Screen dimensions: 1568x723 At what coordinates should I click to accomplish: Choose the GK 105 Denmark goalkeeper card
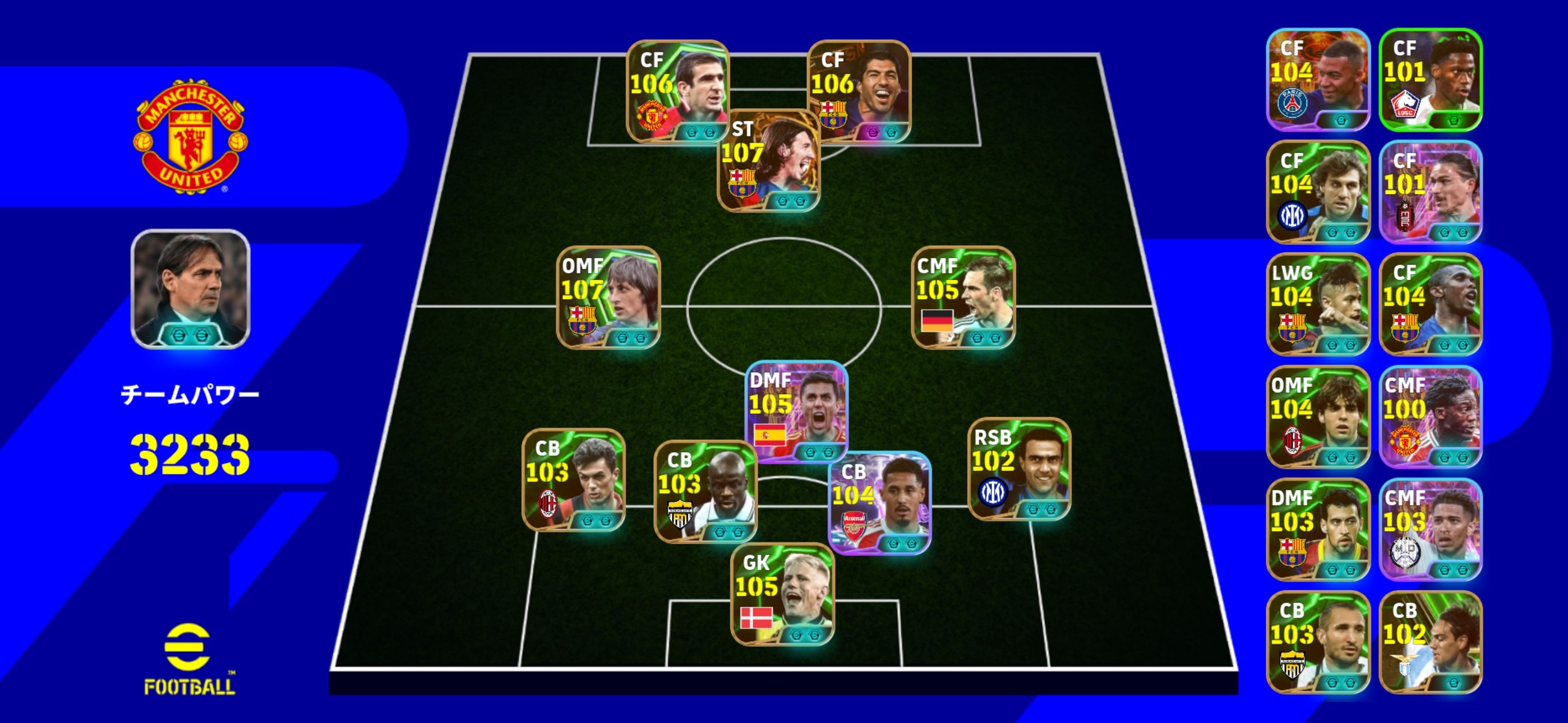pos(782,594)
